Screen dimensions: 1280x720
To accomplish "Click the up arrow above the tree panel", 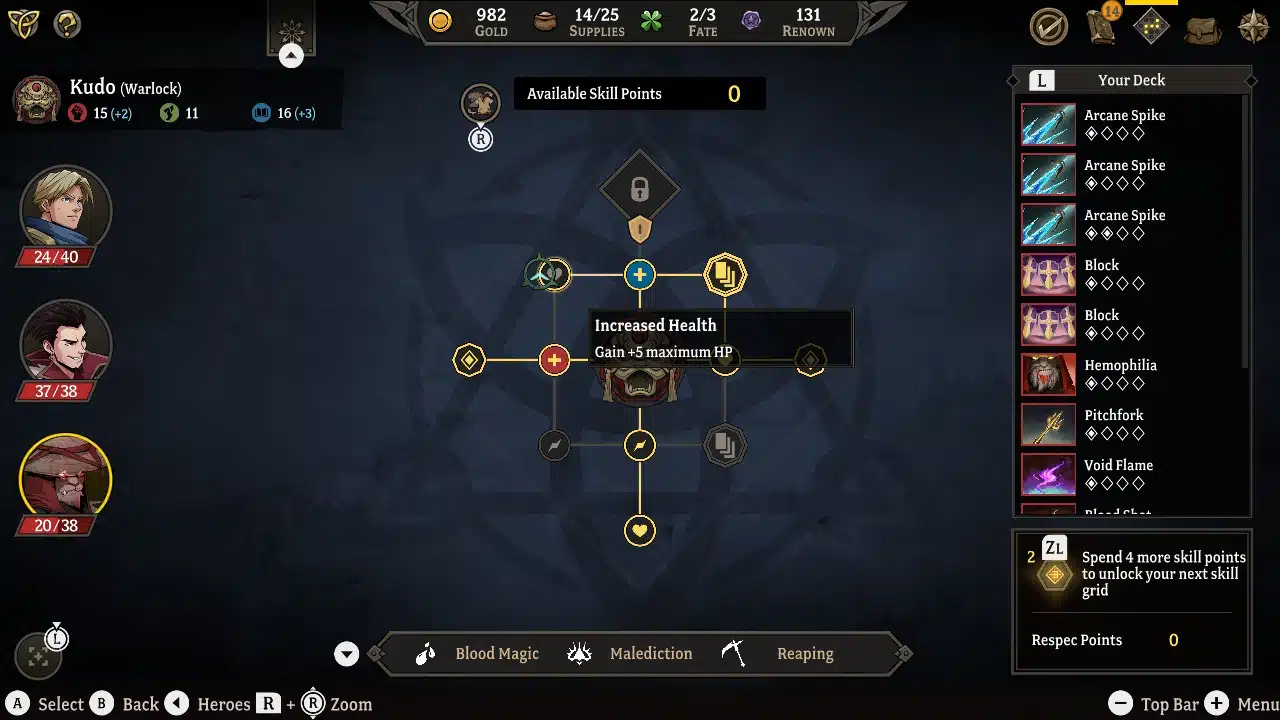I will (x=291, y=55).
